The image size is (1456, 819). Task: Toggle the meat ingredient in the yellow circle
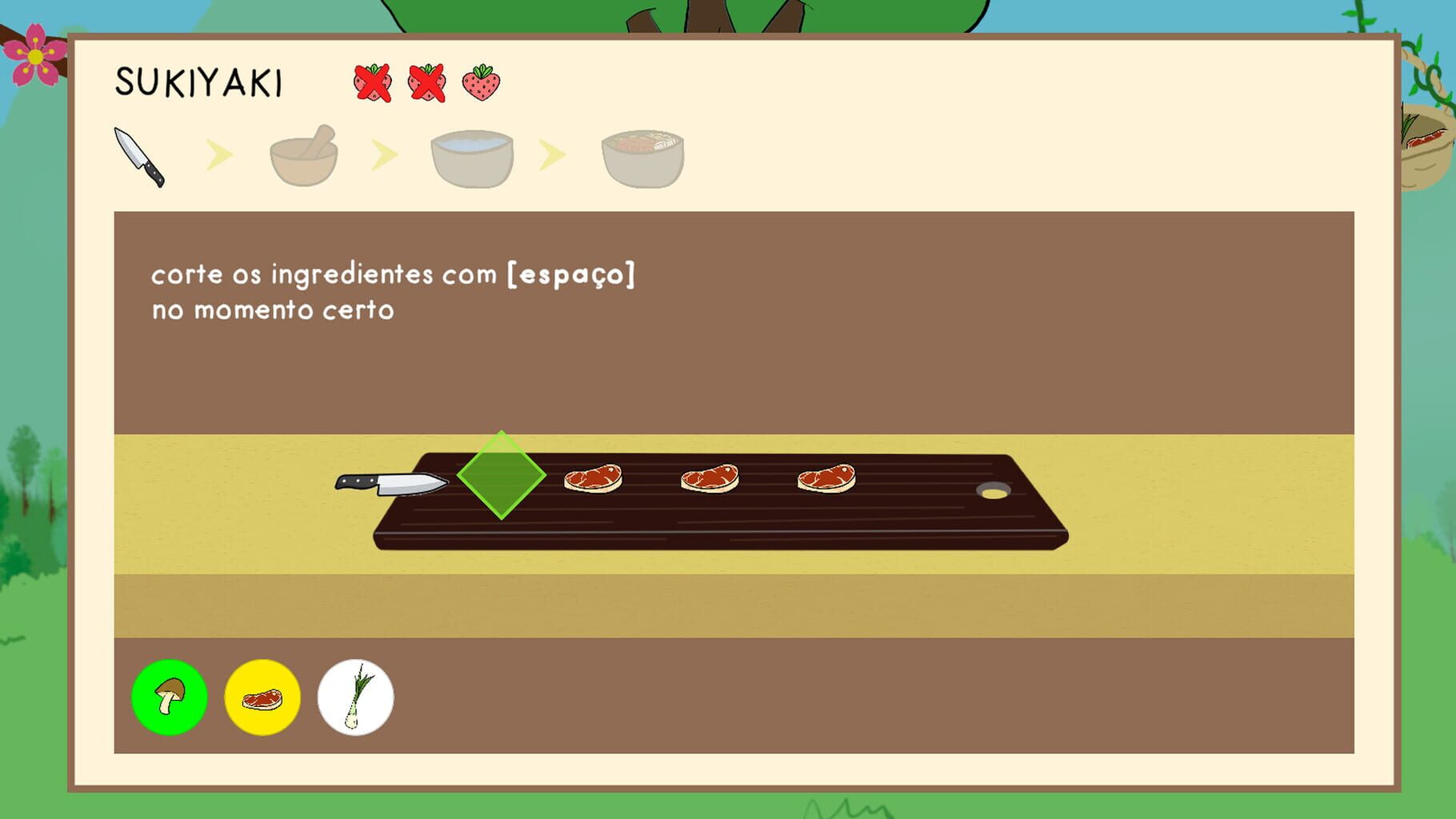click(x=264, y=697)
